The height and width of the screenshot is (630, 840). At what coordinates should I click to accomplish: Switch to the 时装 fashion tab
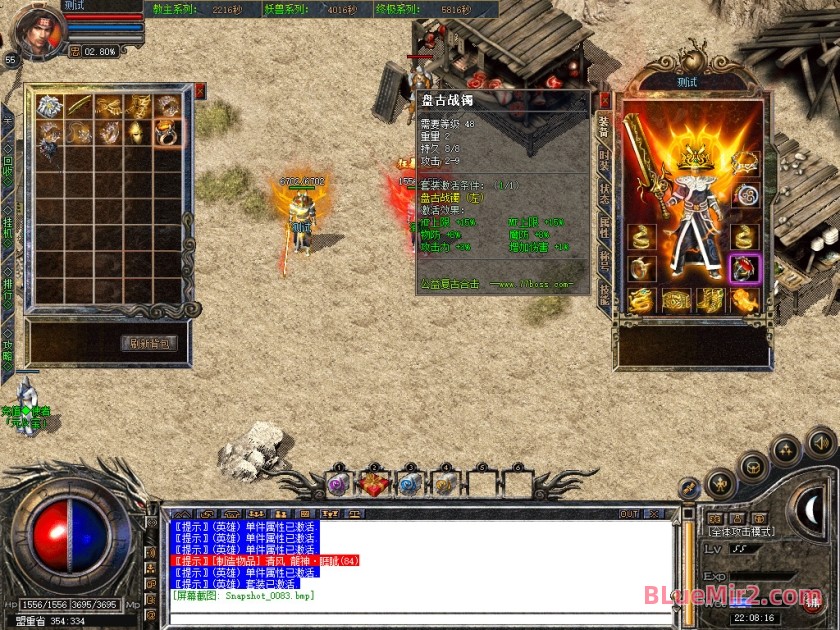click(604, 158)
